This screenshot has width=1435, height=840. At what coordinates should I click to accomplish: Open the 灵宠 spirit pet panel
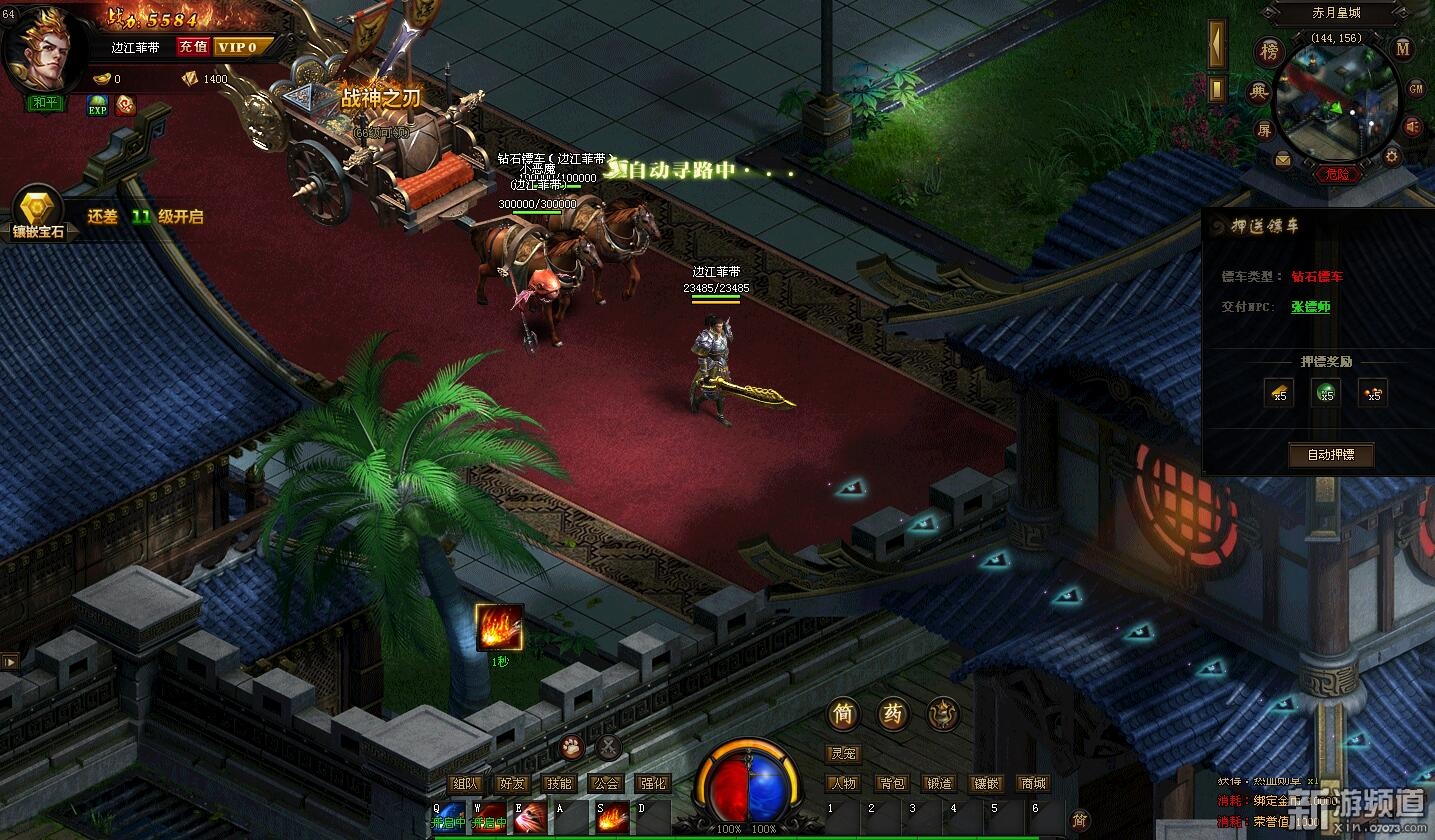point(843,754)
